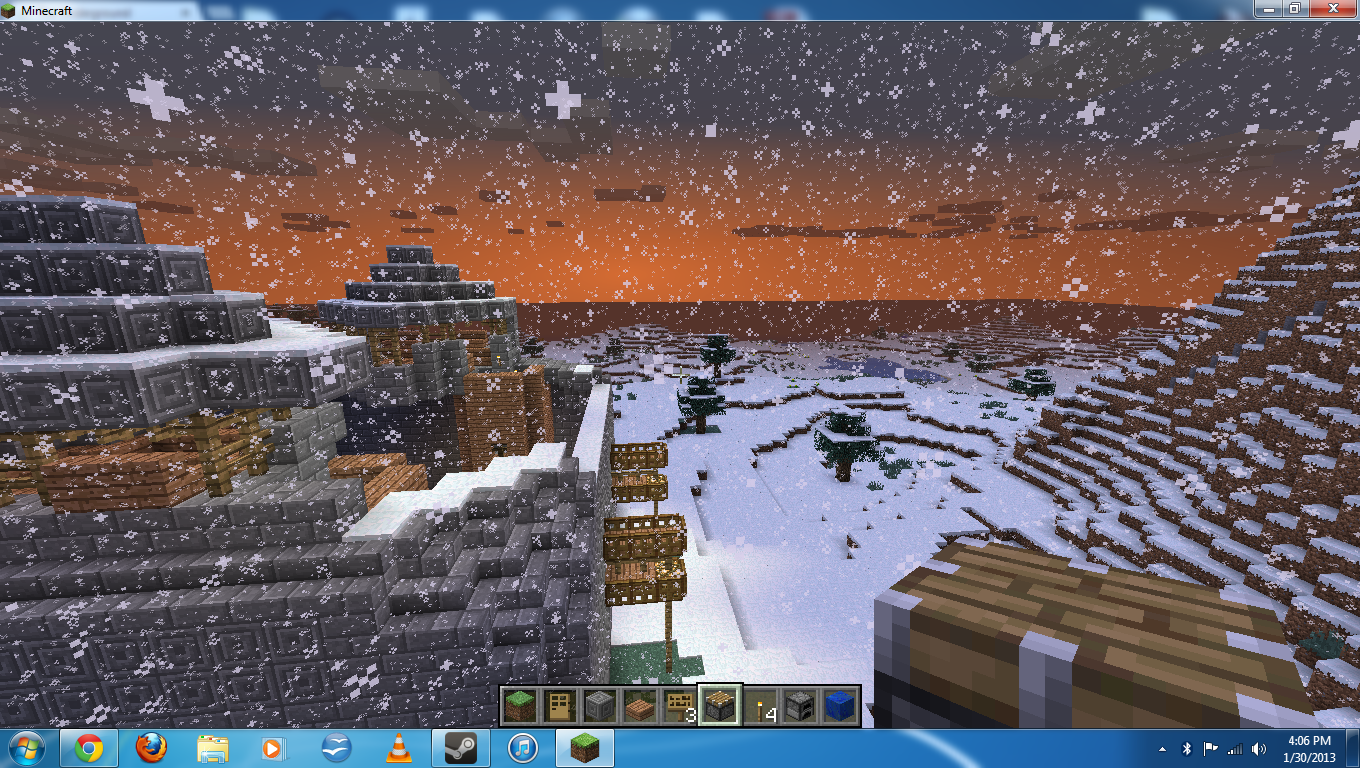
Task: Expand the hidden system tray icons
Action: click(1163, 748)
